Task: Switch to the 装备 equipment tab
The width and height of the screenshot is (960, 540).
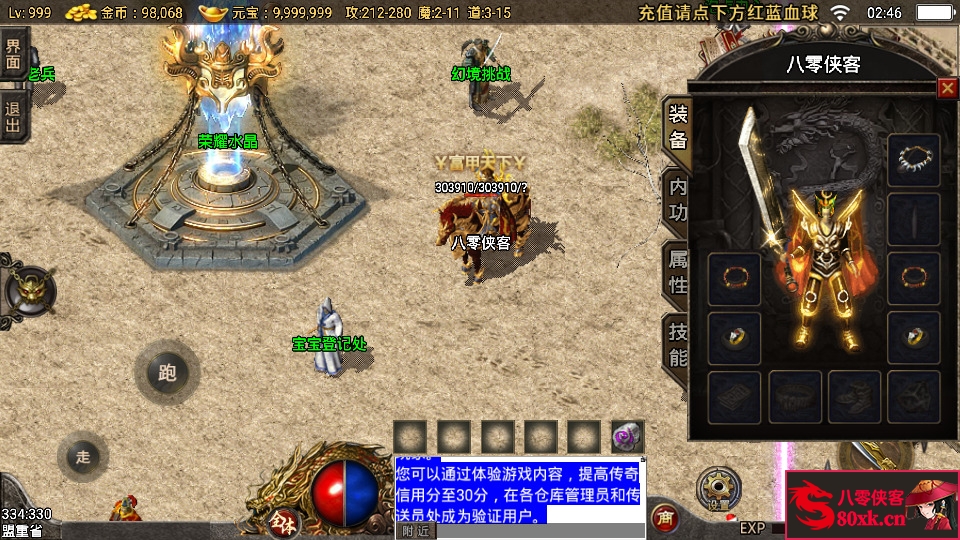Action: 677,126
